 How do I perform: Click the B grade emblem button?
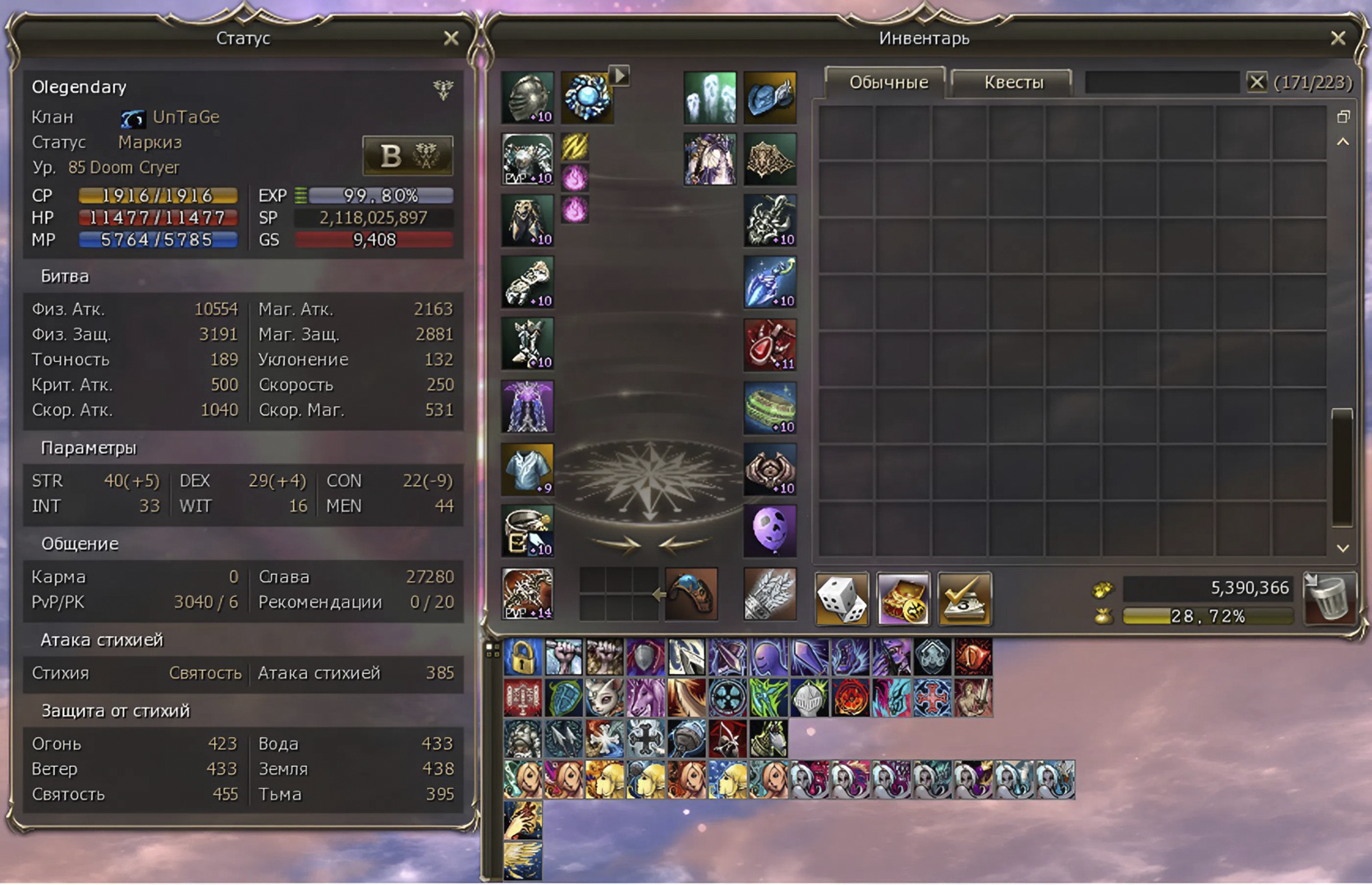tap(408, 156)
